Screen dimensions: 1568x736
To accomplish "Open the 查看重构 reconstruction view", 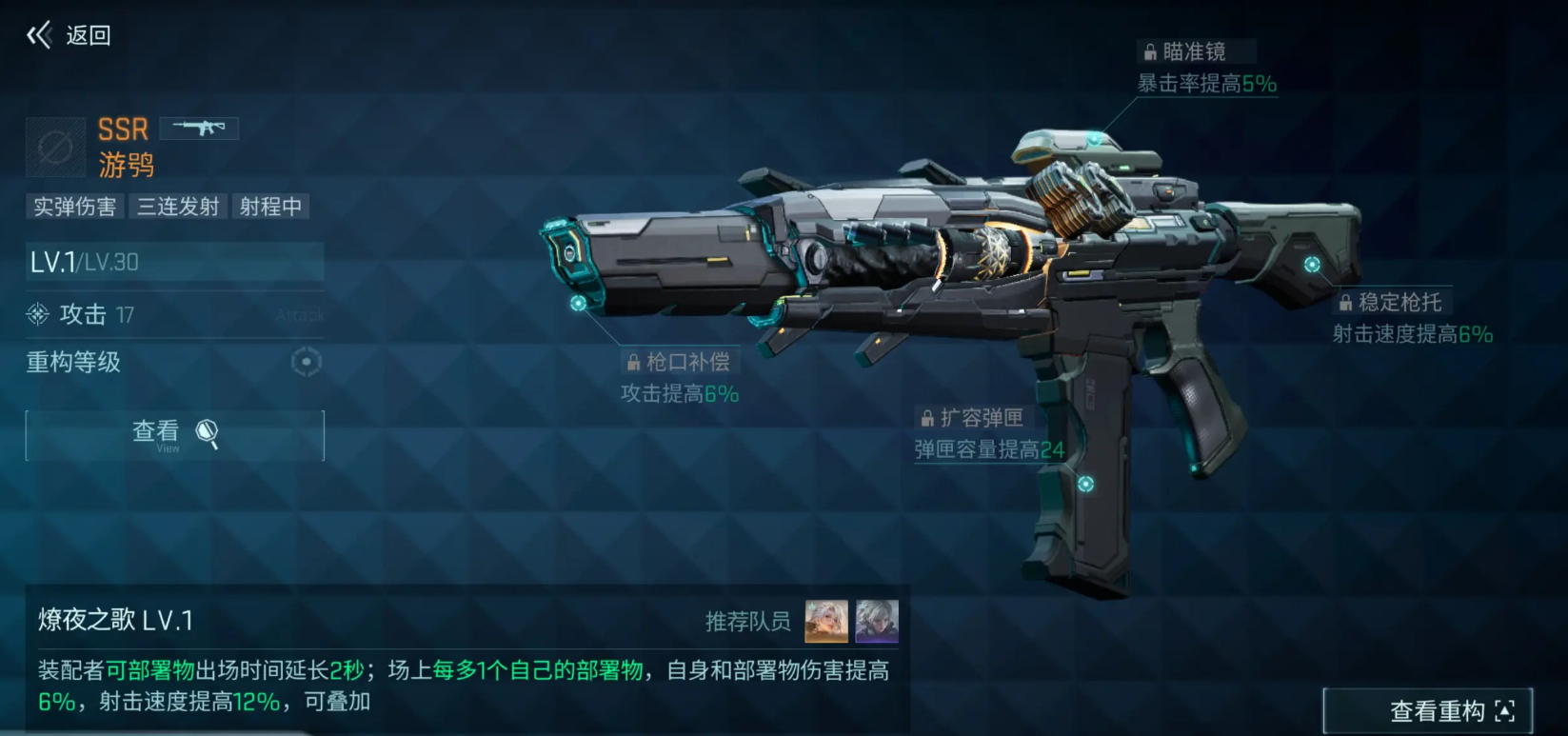I will point(1427,710).
